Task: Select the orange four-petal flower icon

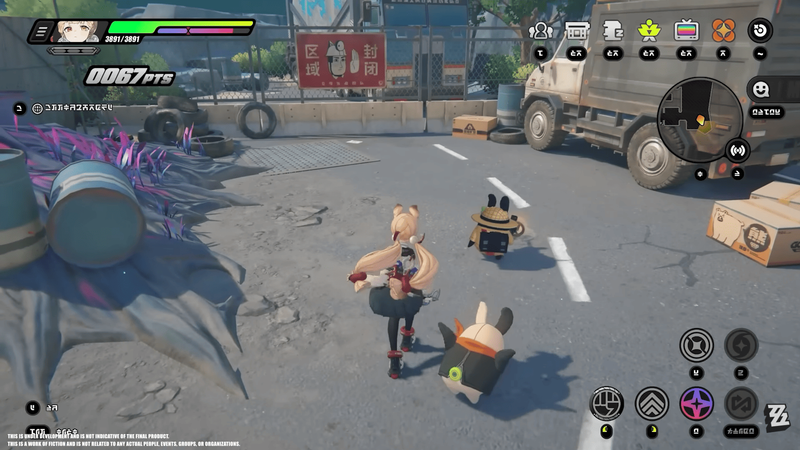Action: pyautogui.click(x=723, y=30)
